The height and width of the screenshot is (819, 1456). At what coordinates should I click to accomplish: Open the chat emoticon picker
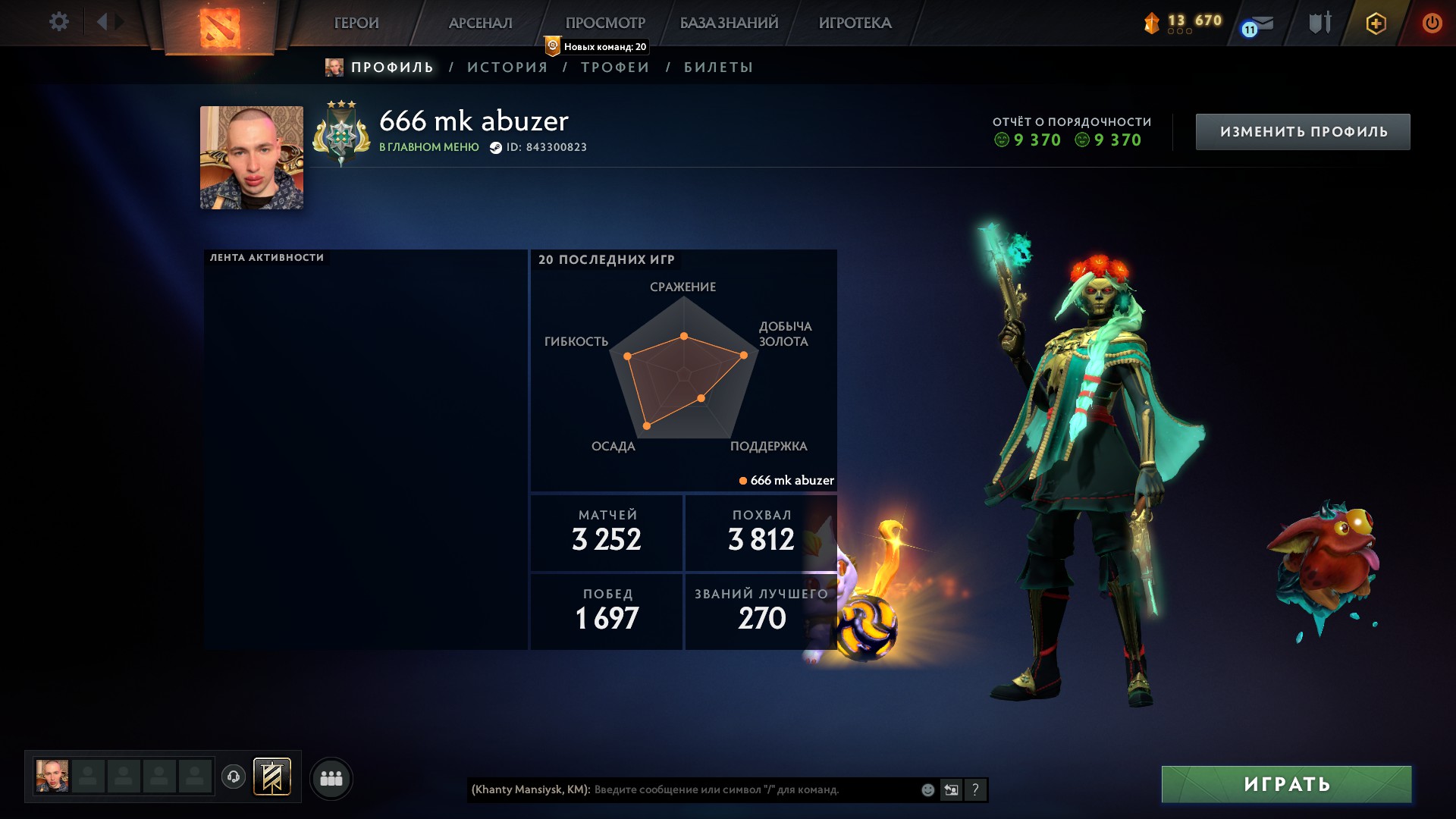(x=927, y=790)
